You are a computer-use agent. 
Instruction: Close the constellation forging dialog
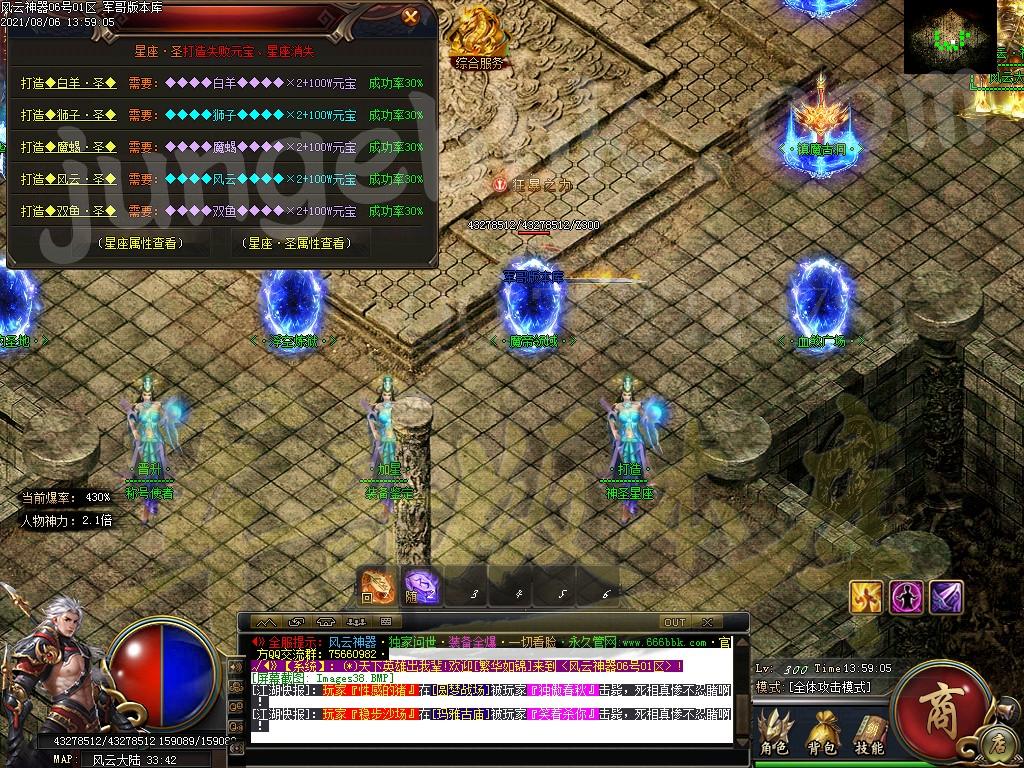click(x=410, y=16)
